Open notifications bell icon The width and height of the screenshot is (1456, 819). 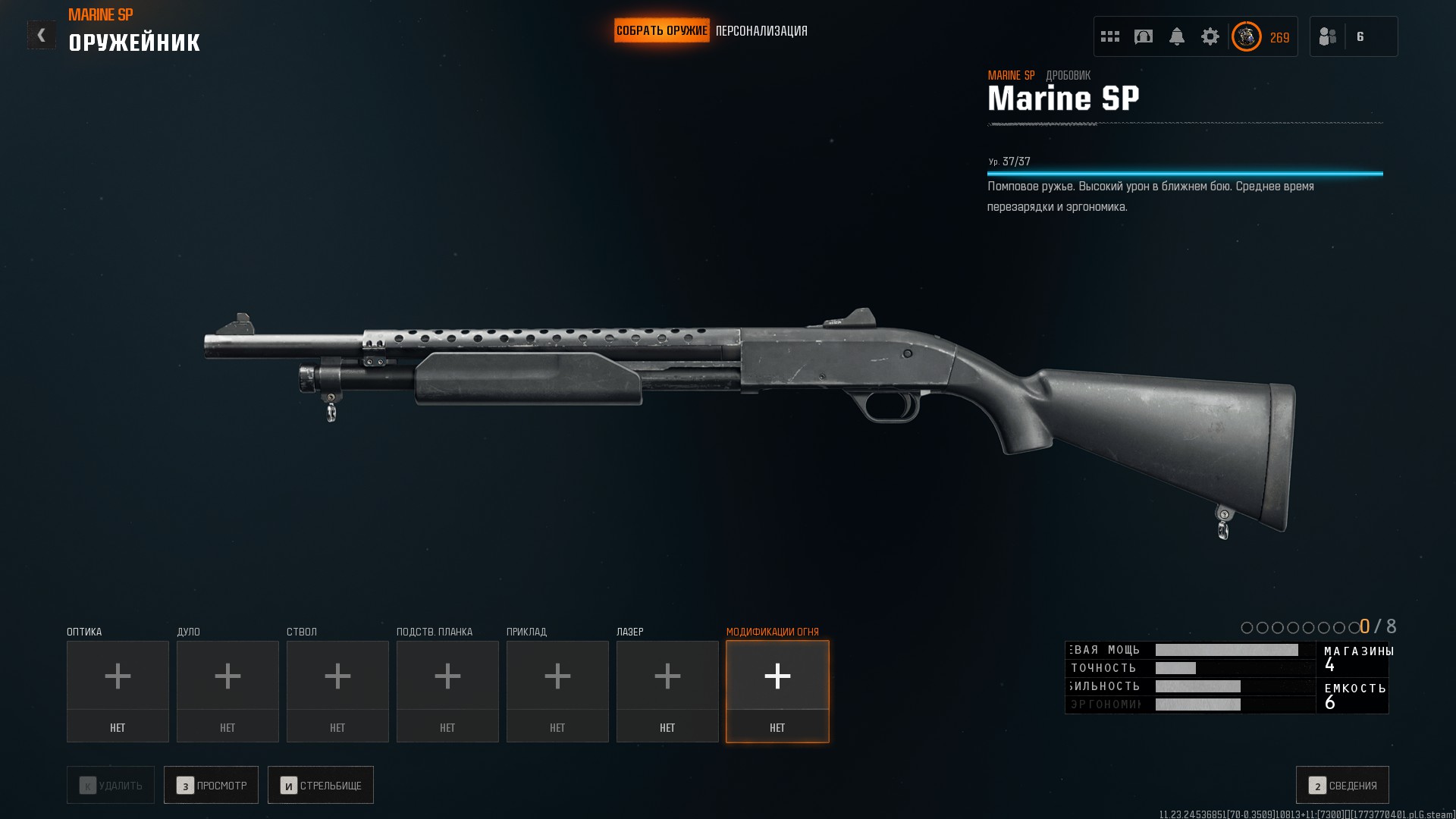pyautogui.click(x=1177, y=36)
